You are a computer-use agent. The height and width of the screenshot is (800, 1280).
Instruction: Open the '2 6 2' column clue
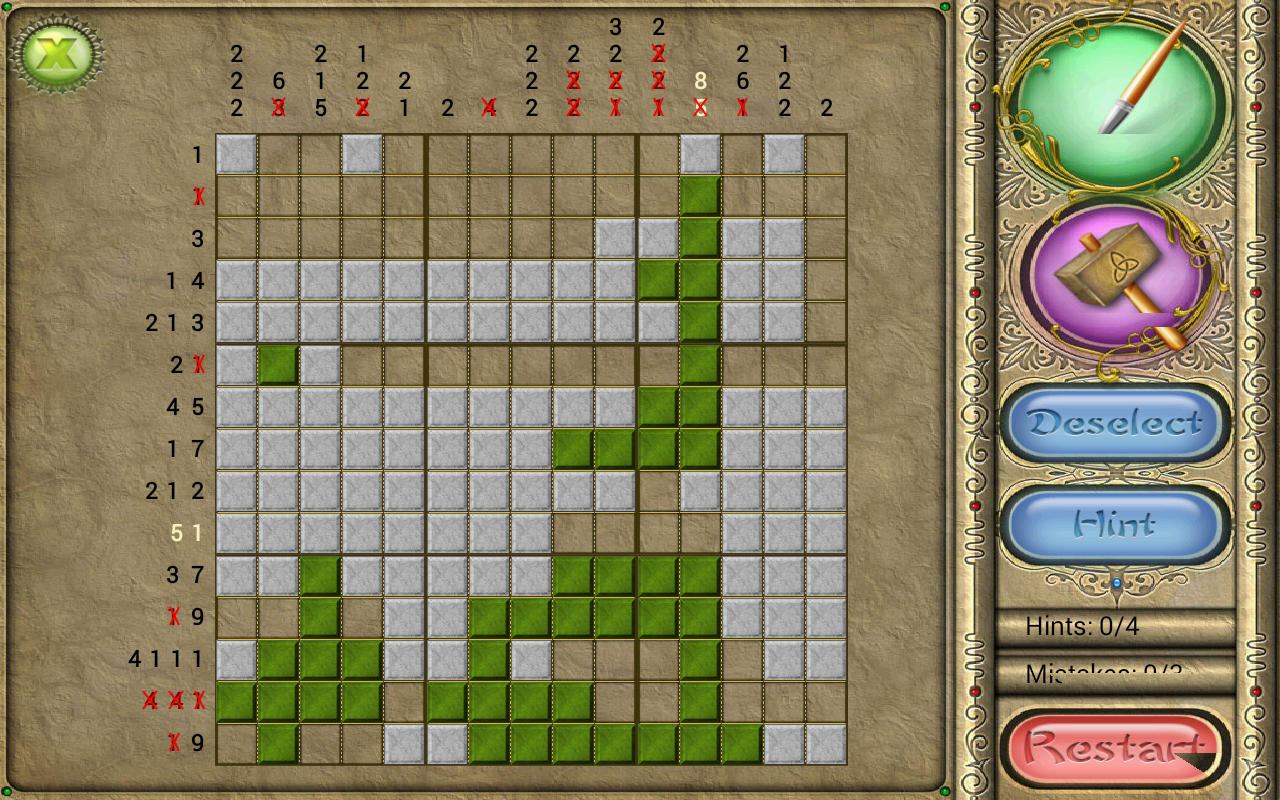741,82
